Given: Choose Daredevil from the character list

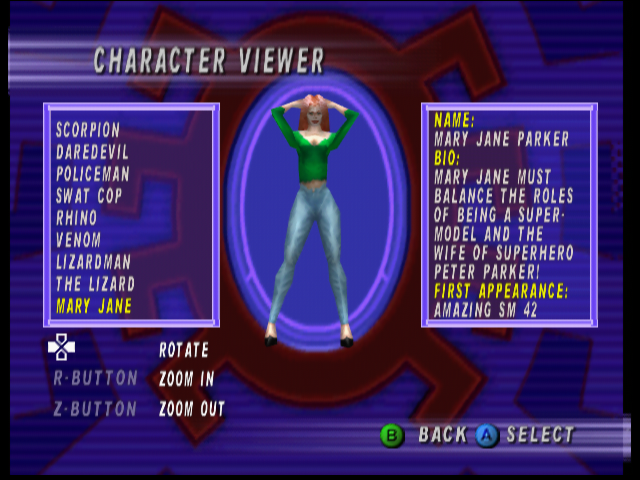Looking at the screenshot, I should [91, 152].
